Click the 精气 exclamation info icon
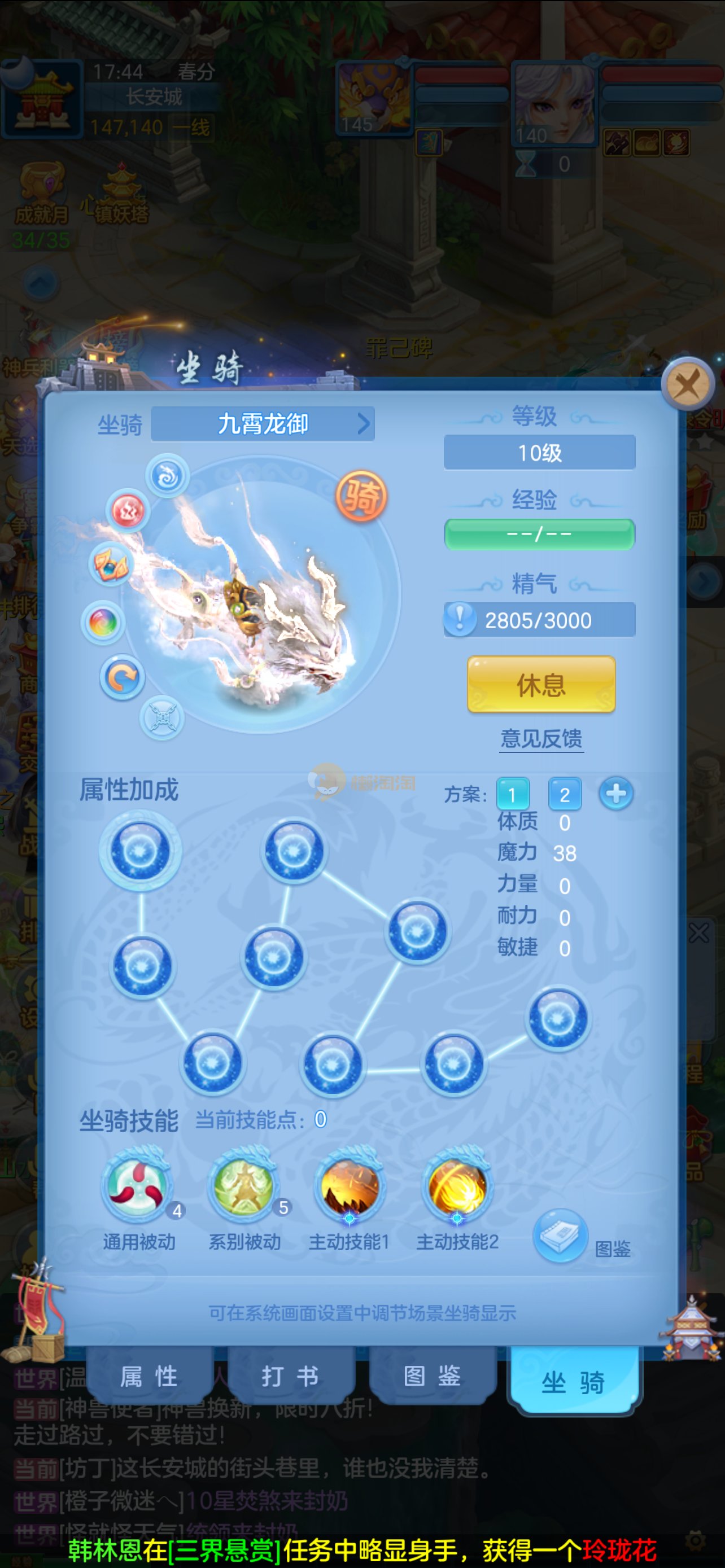 coord(460,619)
